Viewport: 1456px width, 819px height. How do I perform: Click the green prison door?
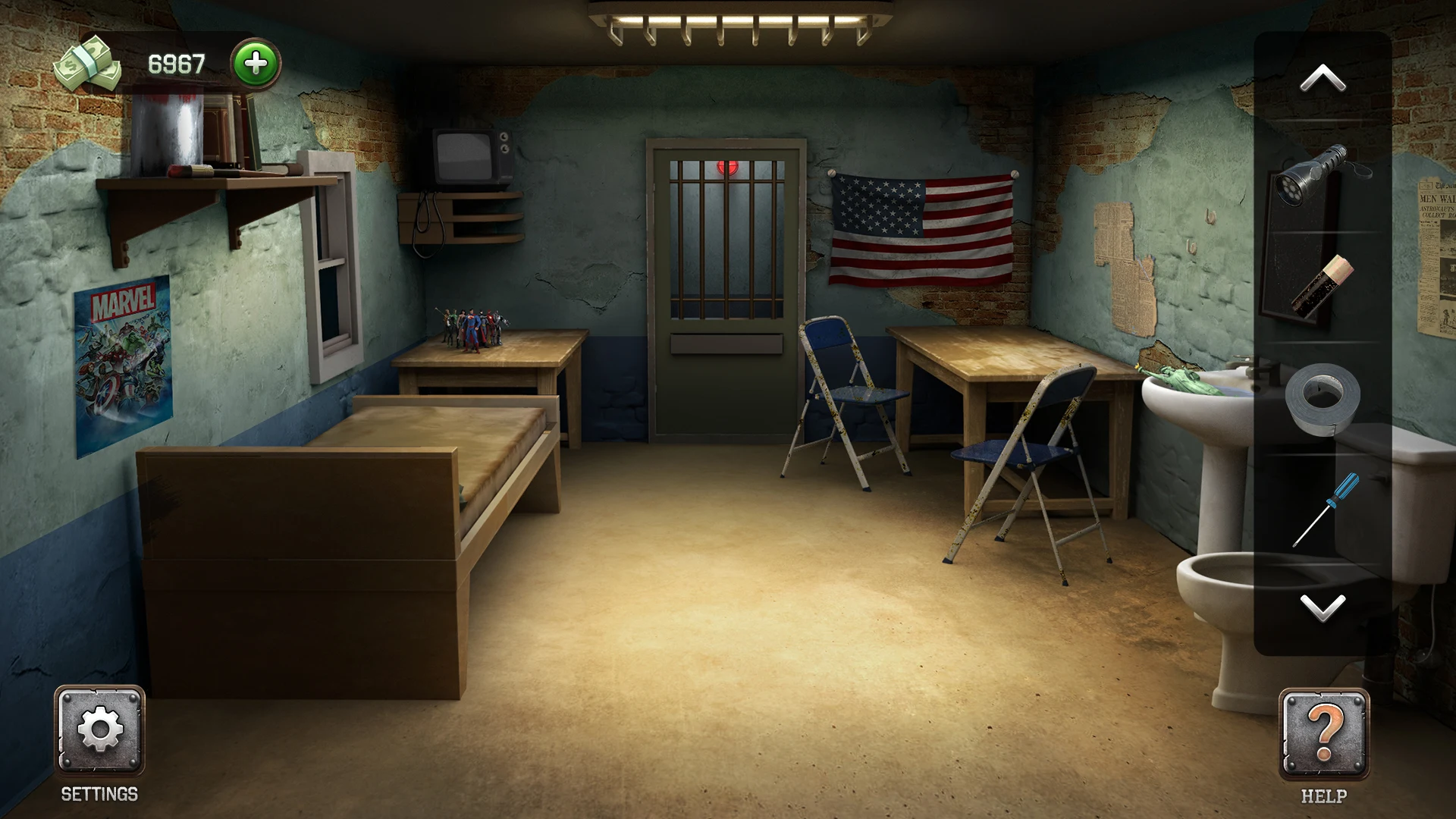tap(724, 303)
